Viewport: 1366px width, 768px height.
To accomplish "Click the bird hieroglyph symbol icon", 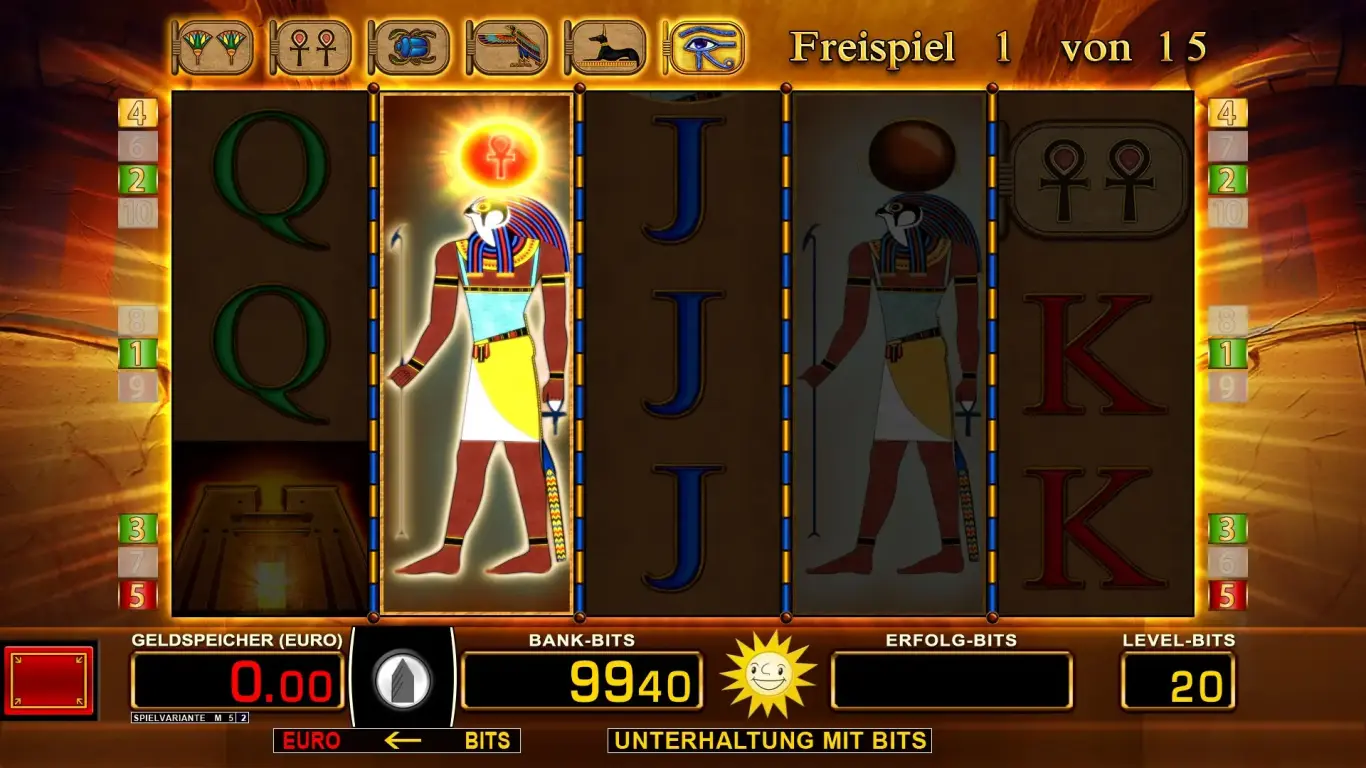I will coord(506,47).
